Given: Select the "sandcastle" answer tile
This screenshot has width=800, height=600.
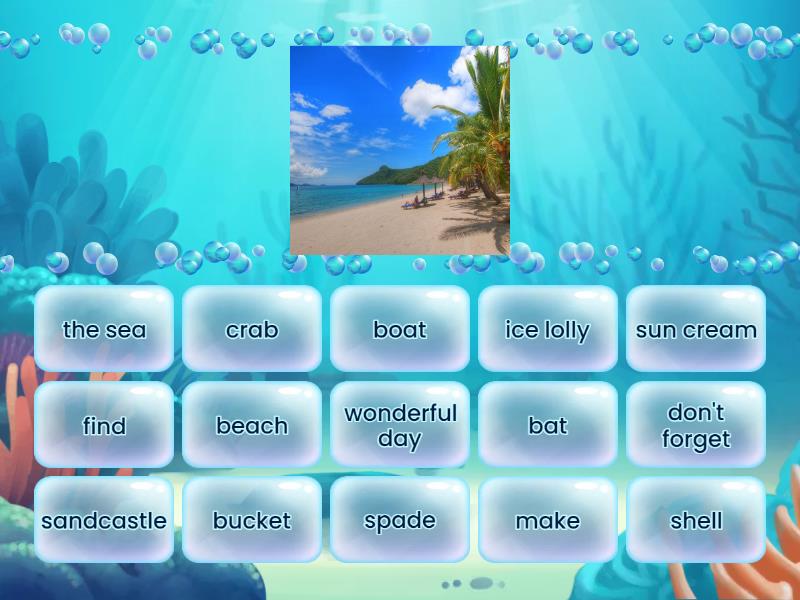Looking at the screenshot, I should point(104,520).
